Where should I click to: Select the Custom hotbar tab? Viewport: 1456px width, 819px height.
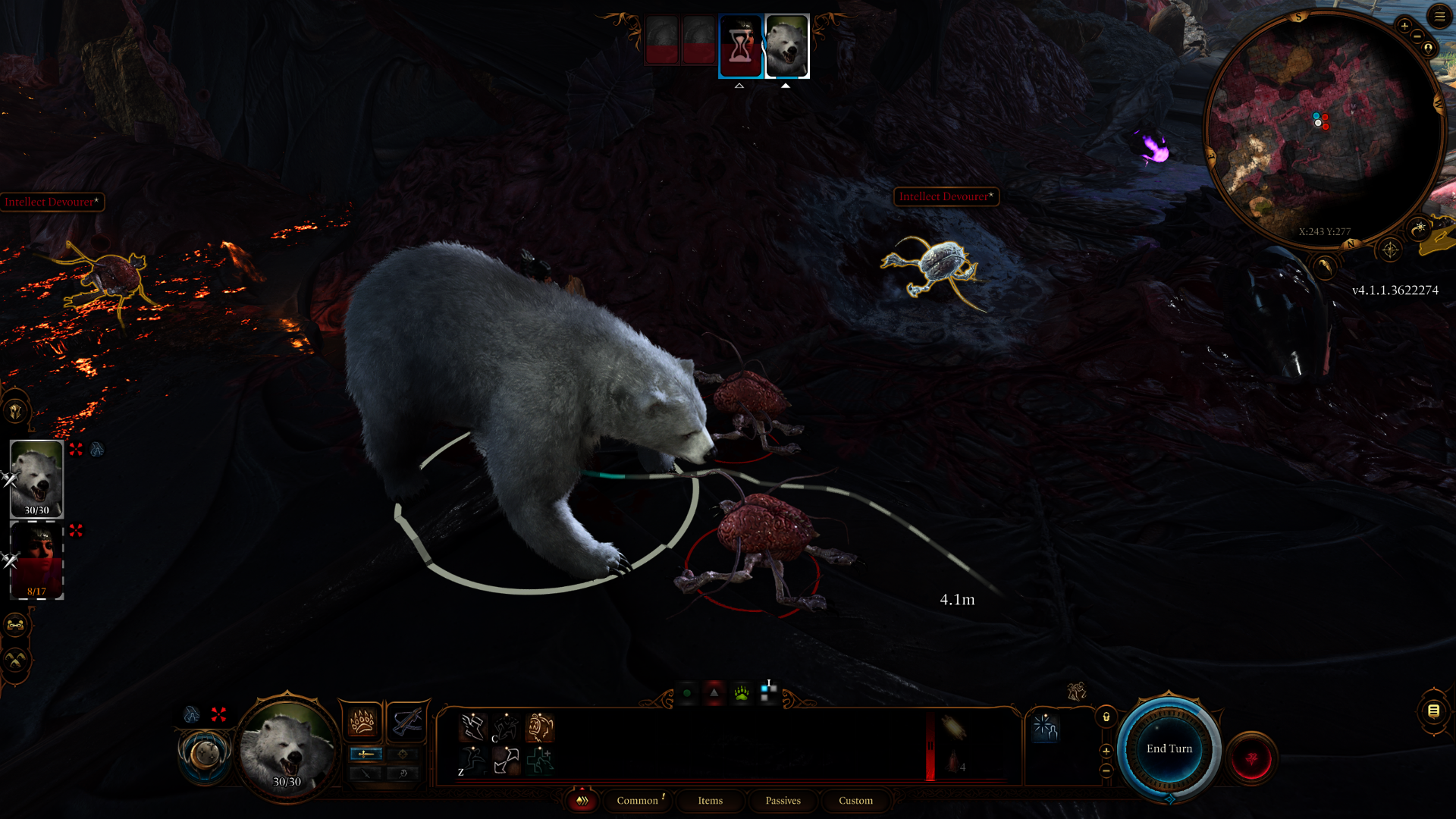(x=855, y=801)
